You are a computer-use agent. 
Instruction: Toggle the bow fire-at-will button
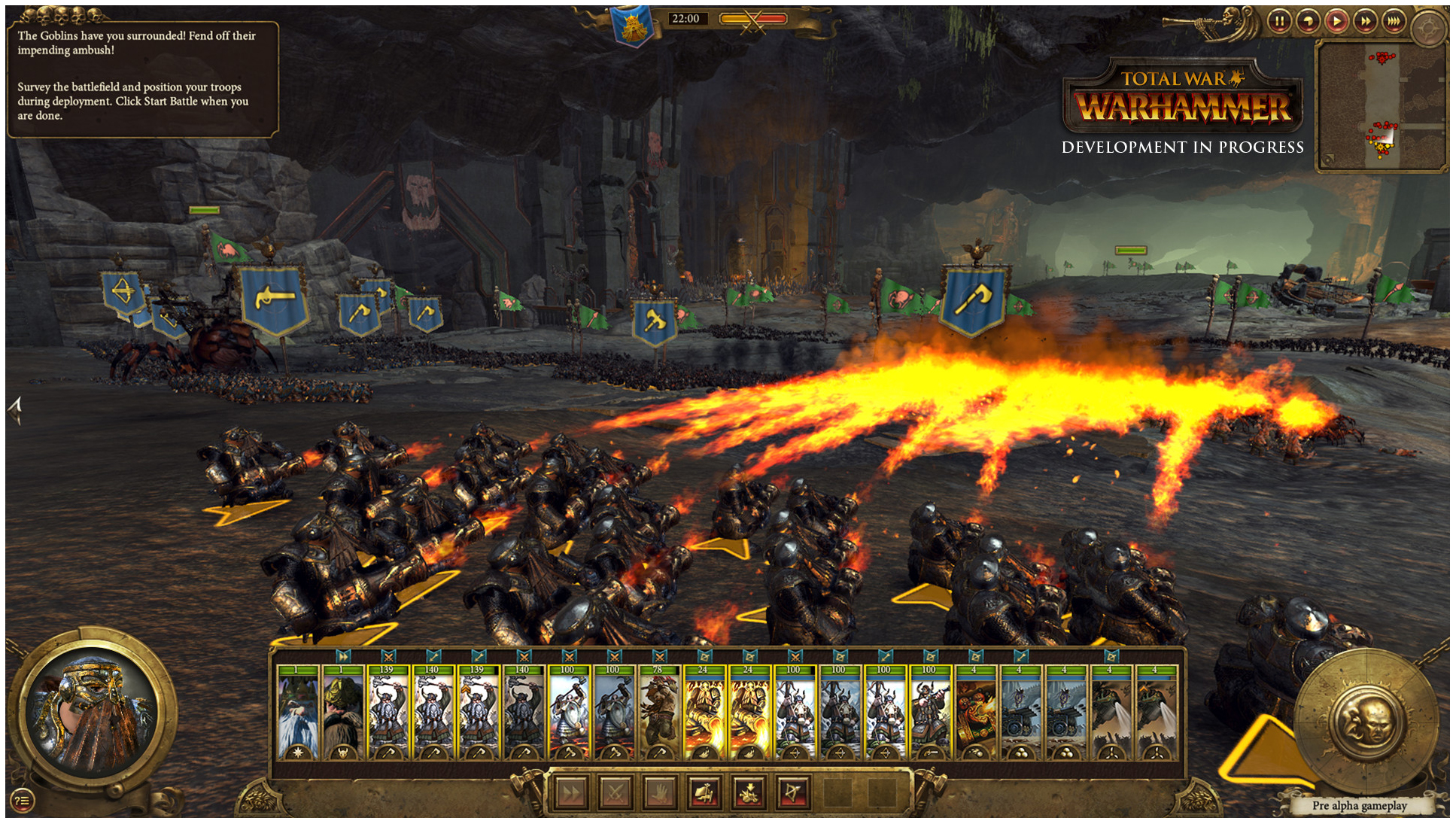point(793,792)
